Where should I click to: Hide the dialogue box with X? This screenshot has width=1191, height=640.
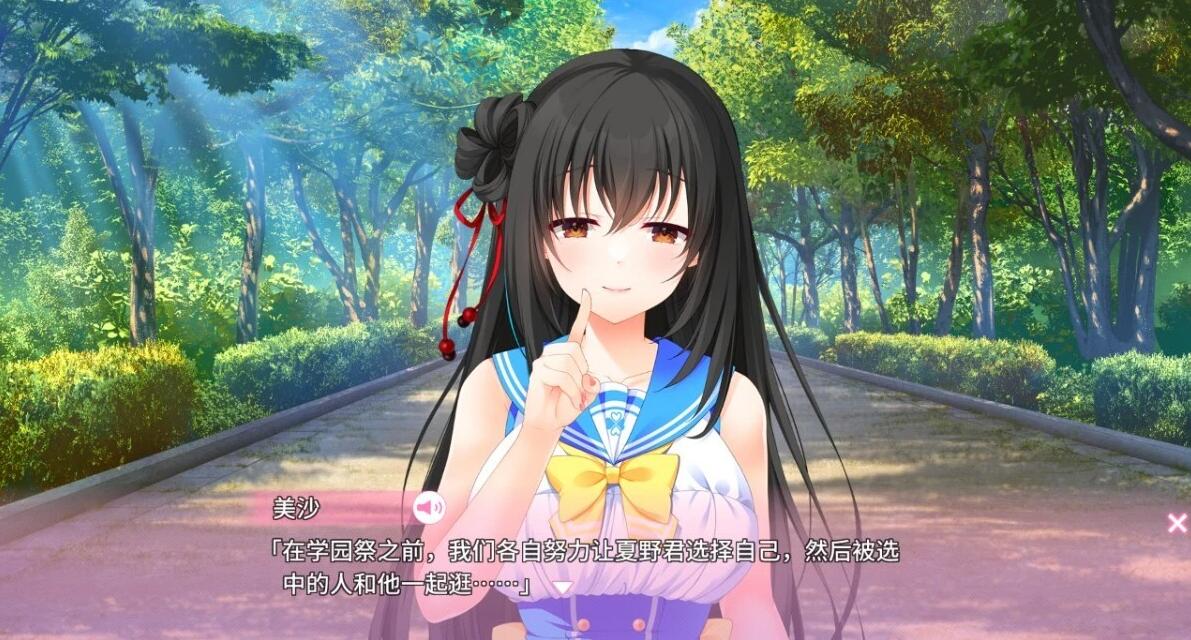[x=1177, y=522]
